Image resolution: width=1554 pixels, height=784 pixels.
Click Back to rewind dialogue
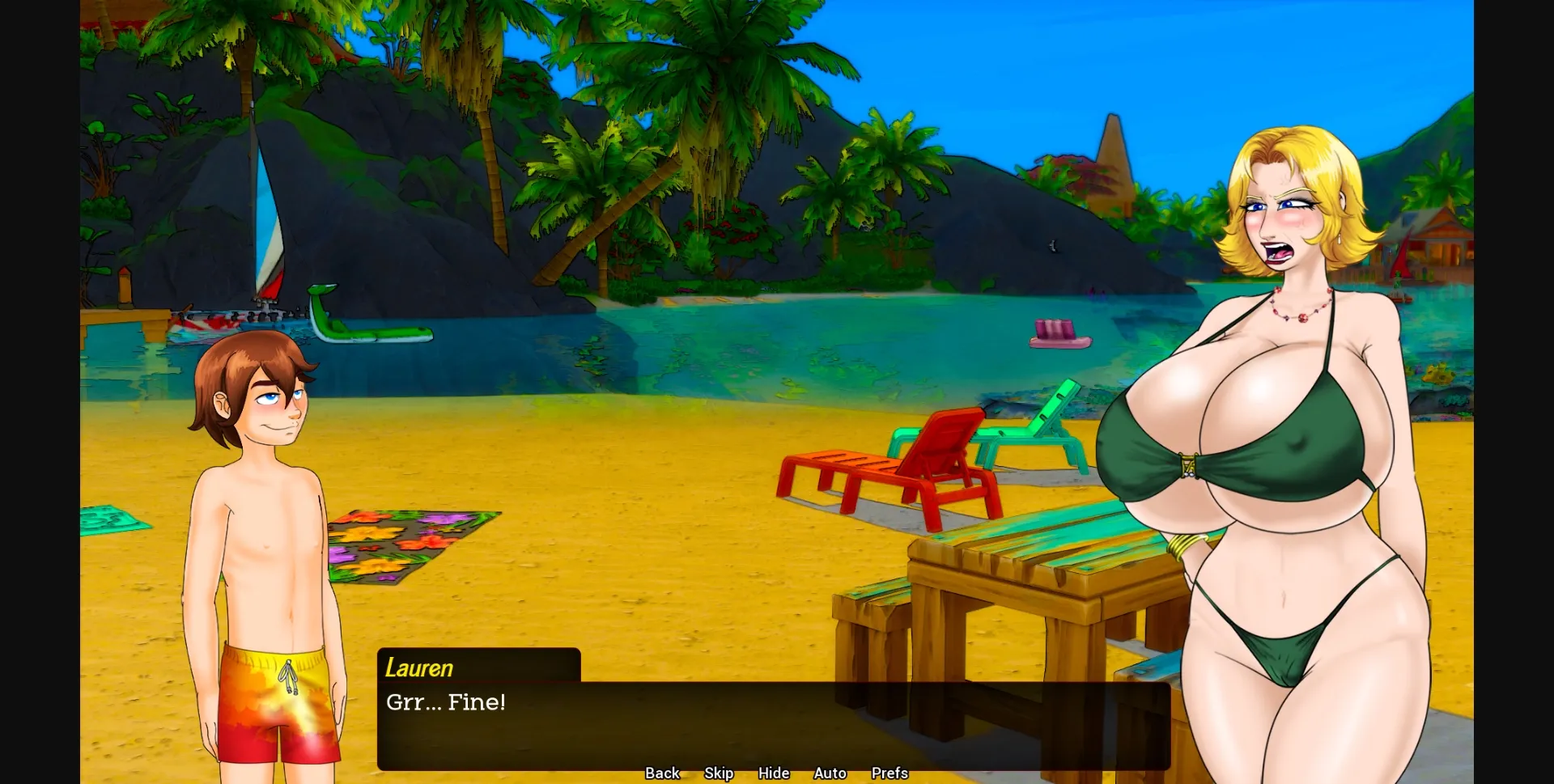coord(662,773)
